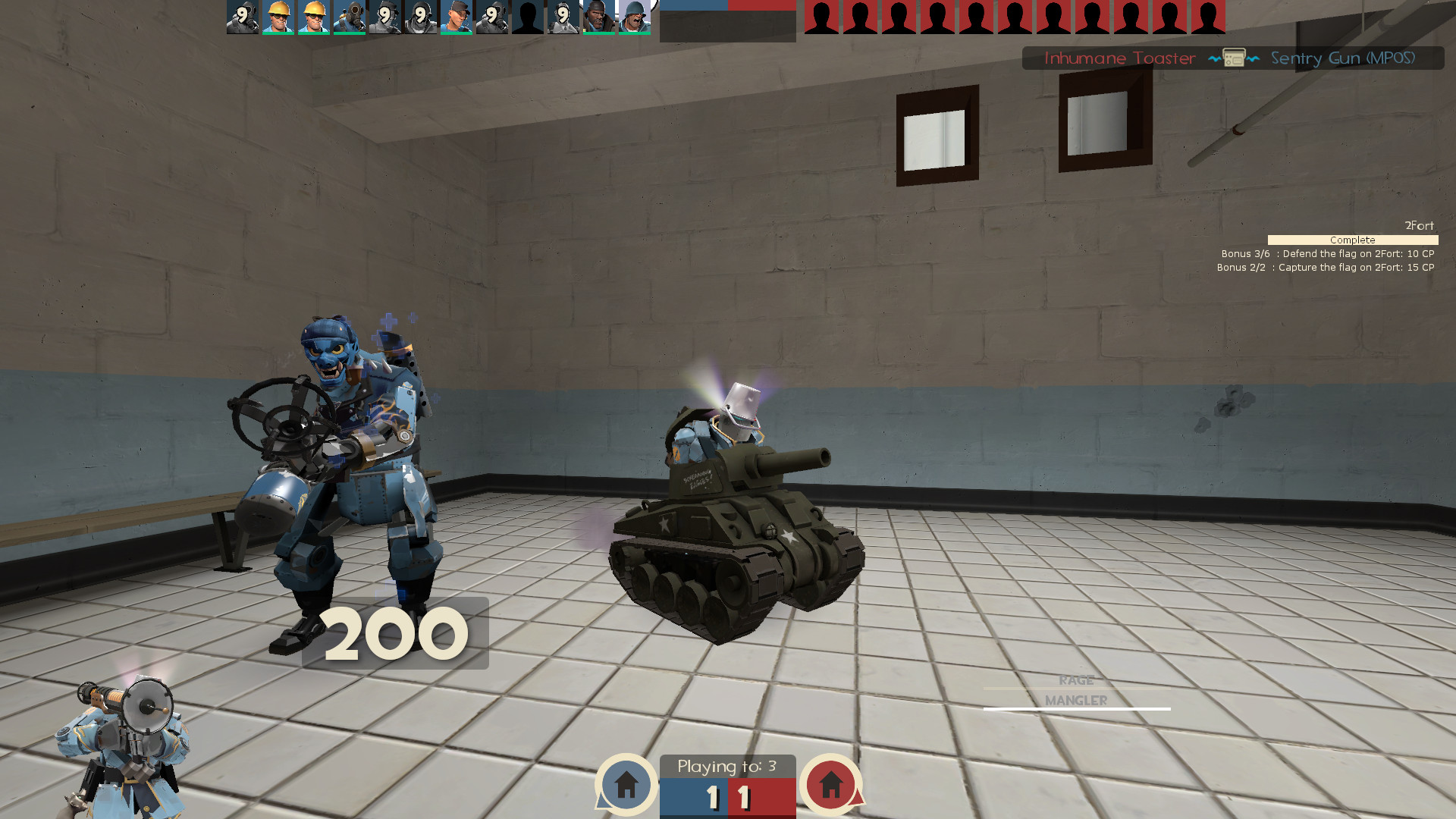
Task: Collapse the Playing to: 3 banner
Action: (x=728, y=767)
